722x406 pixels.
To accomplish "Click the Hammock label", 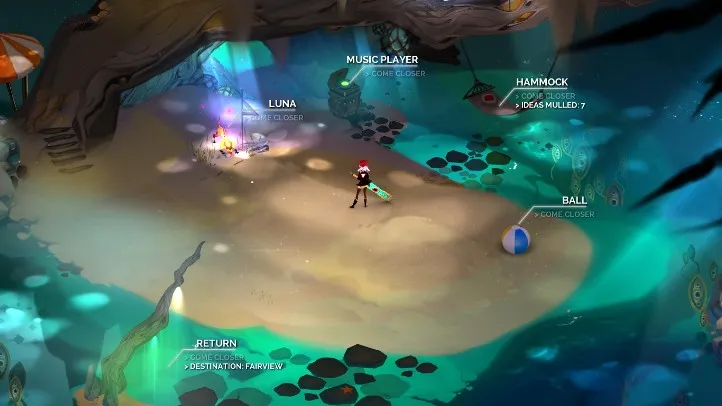I will [542, 82].
